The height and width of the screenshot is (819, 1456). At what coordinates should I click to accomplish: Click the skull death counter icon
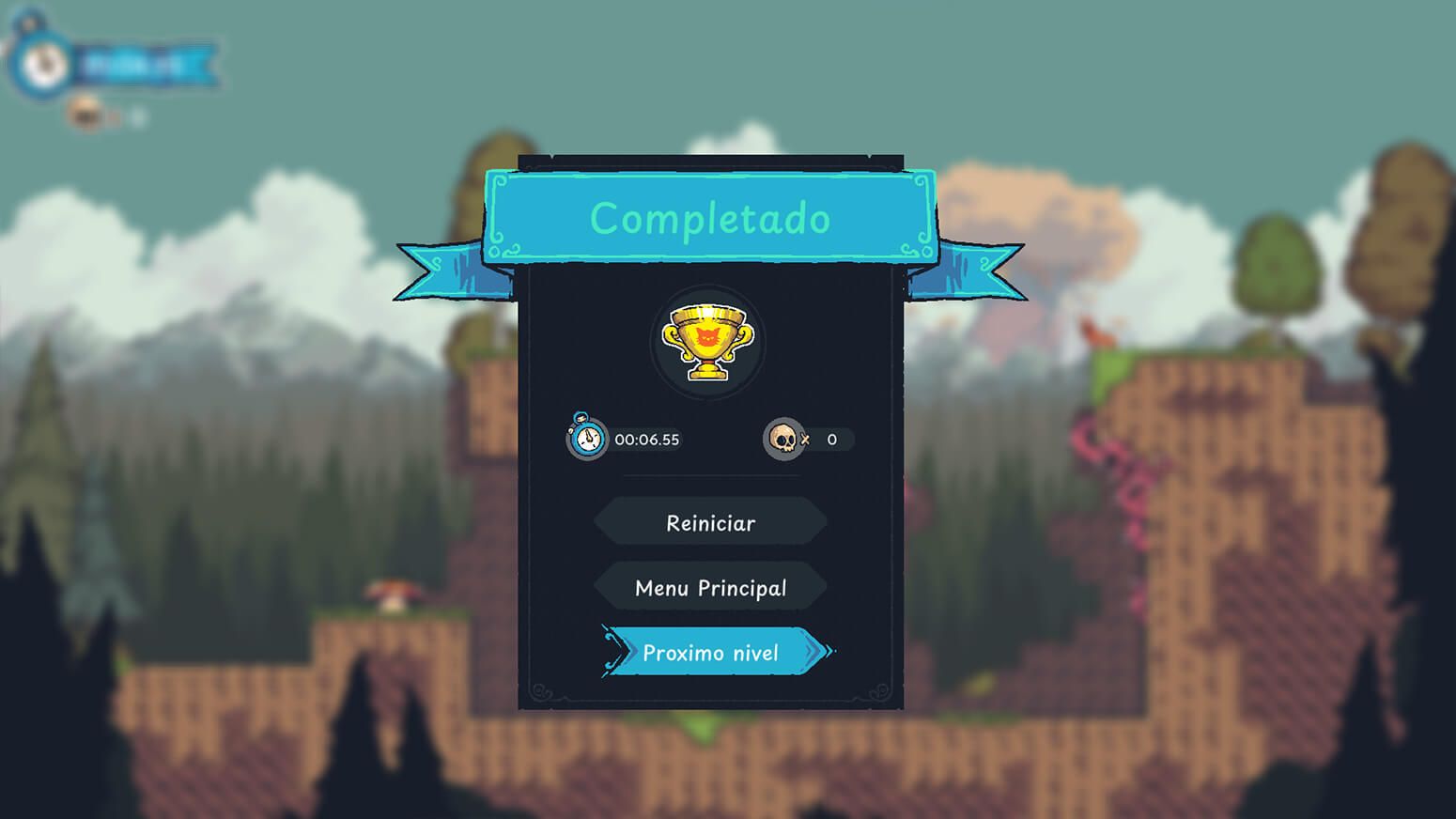coord(782,438)
